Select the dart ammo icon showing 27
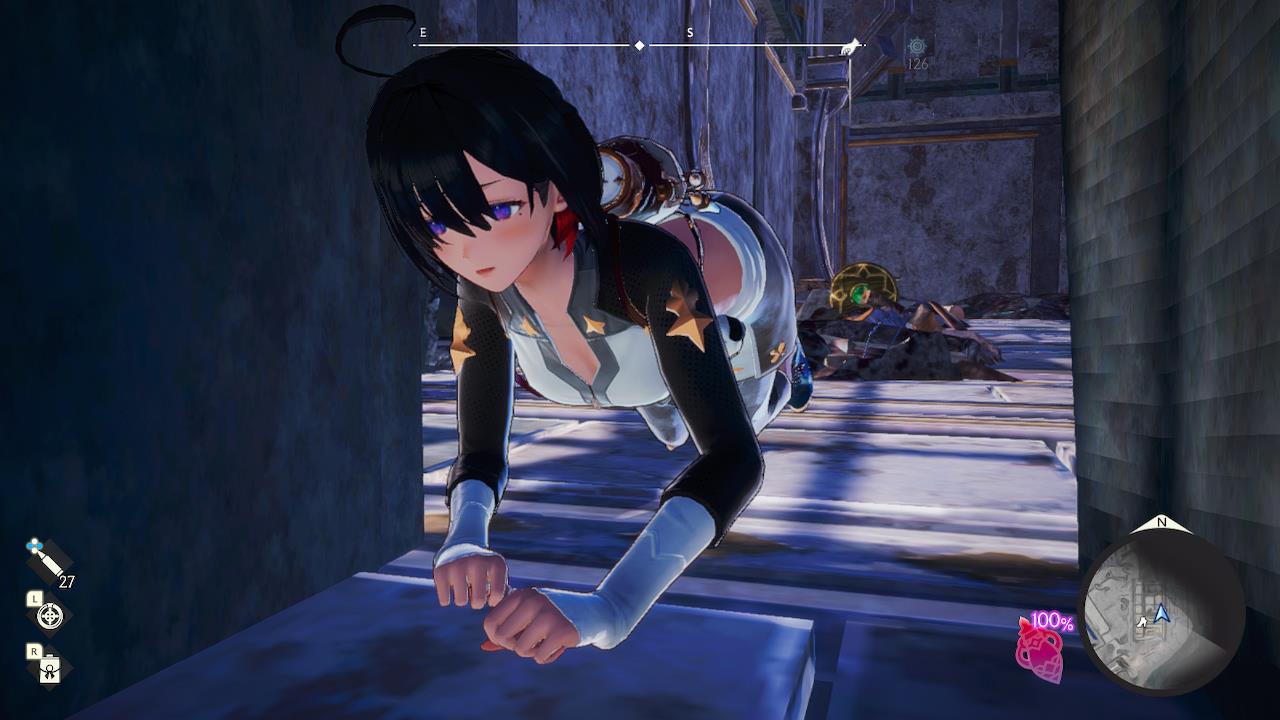 click(x=47, y=562)
